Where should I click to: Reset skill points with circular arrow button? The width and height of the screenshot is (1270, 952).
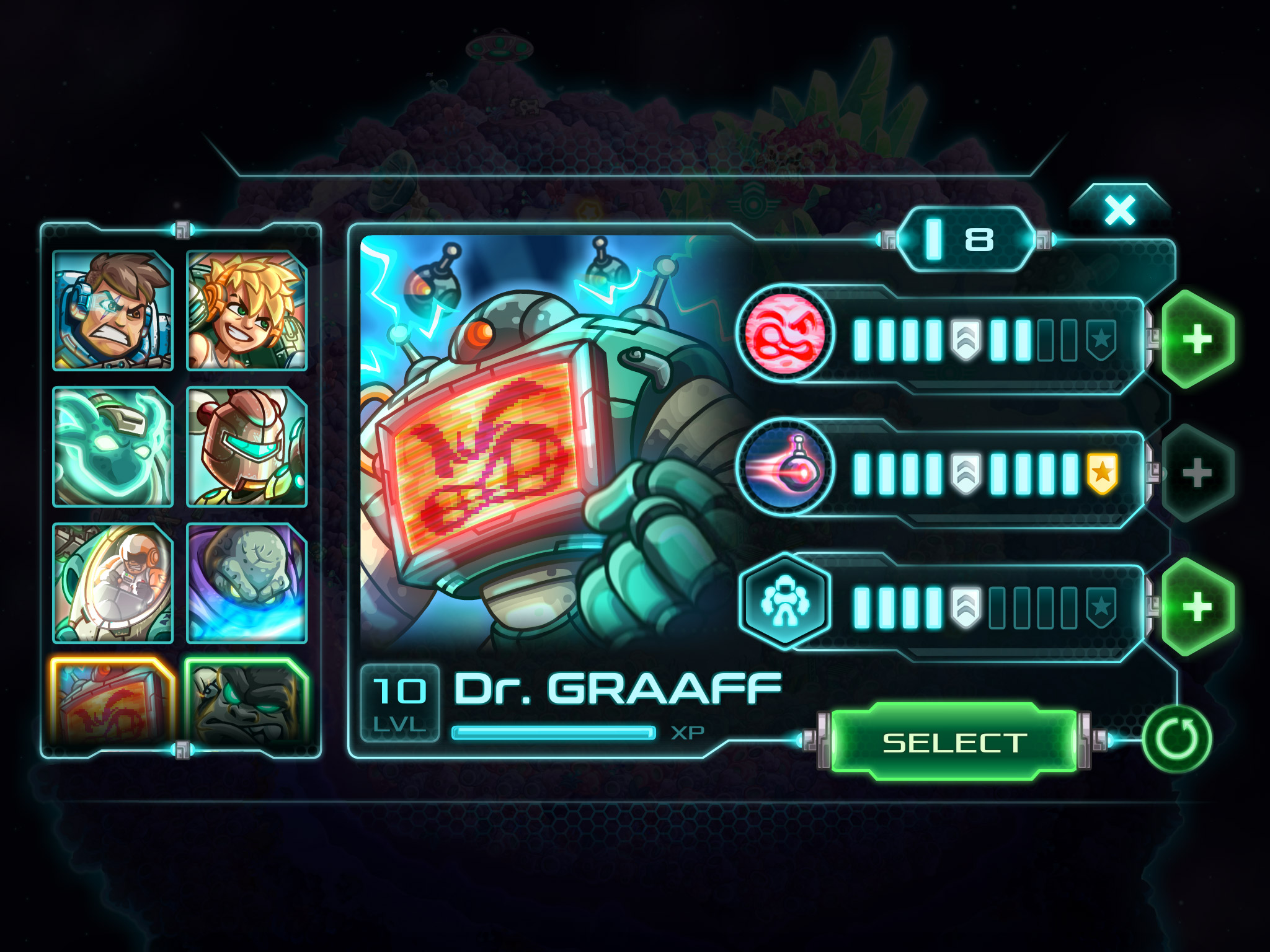(1176, 739)
